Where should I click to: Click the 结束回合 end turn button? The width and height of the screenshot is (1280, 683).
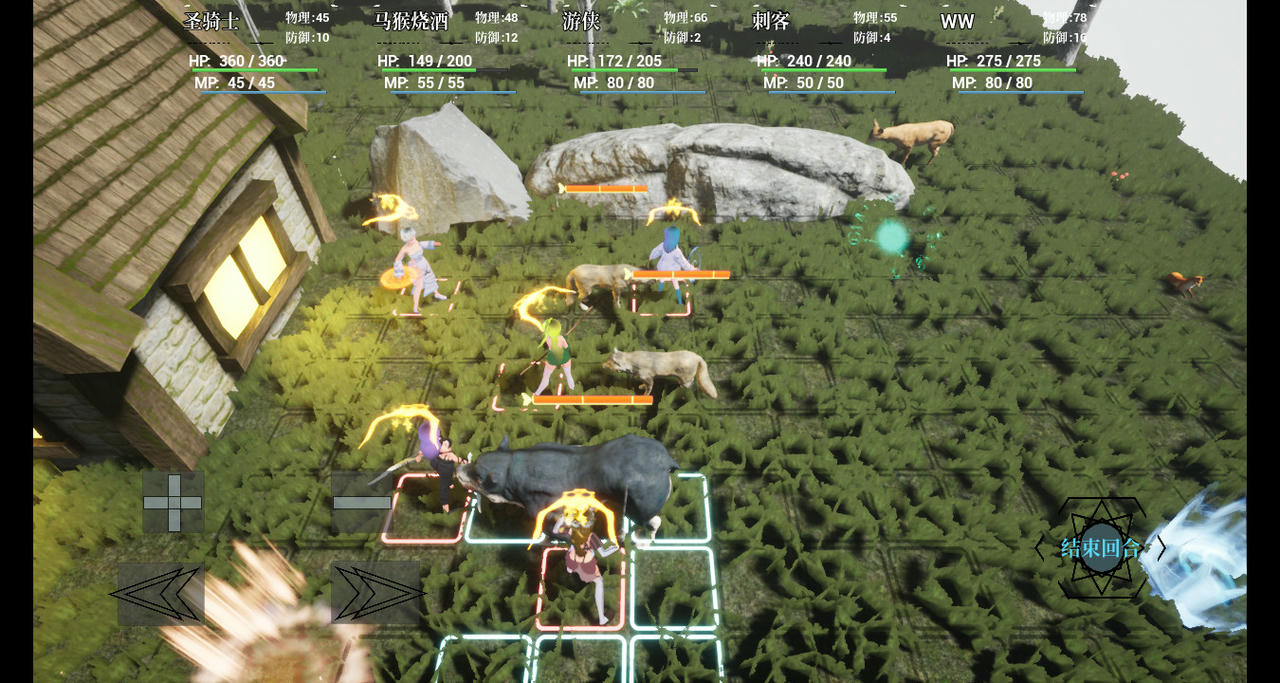click(x=1101, y=548)
